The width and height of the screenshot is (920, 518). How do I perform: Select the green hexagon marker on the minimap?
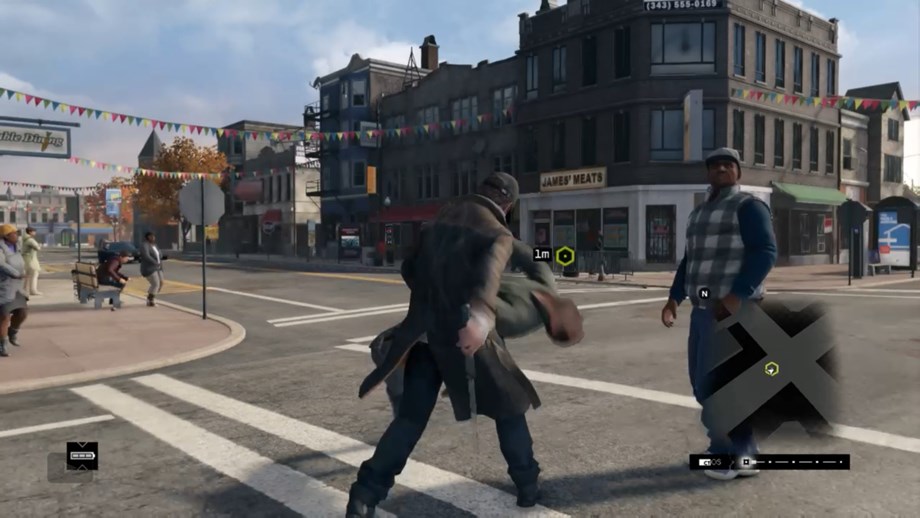click(771, 369)
